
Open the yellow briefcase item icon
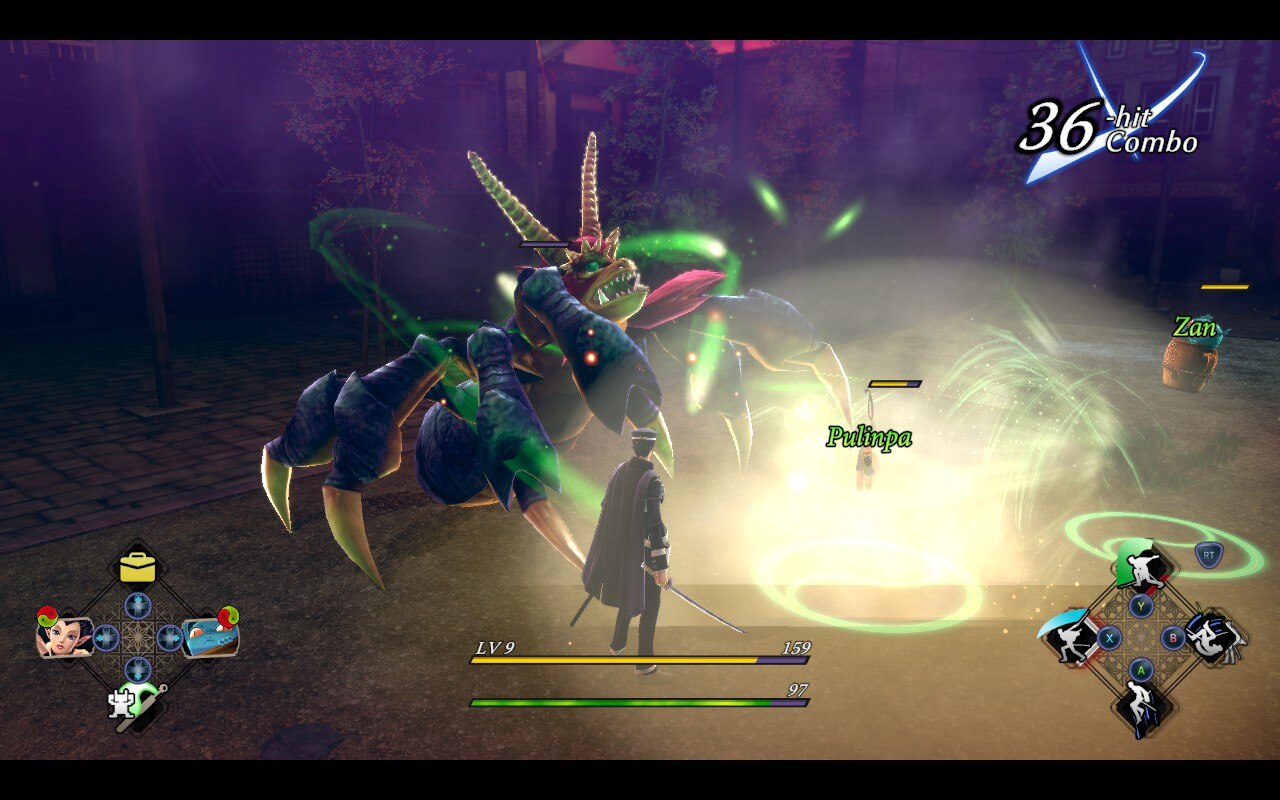pos(136,567)
